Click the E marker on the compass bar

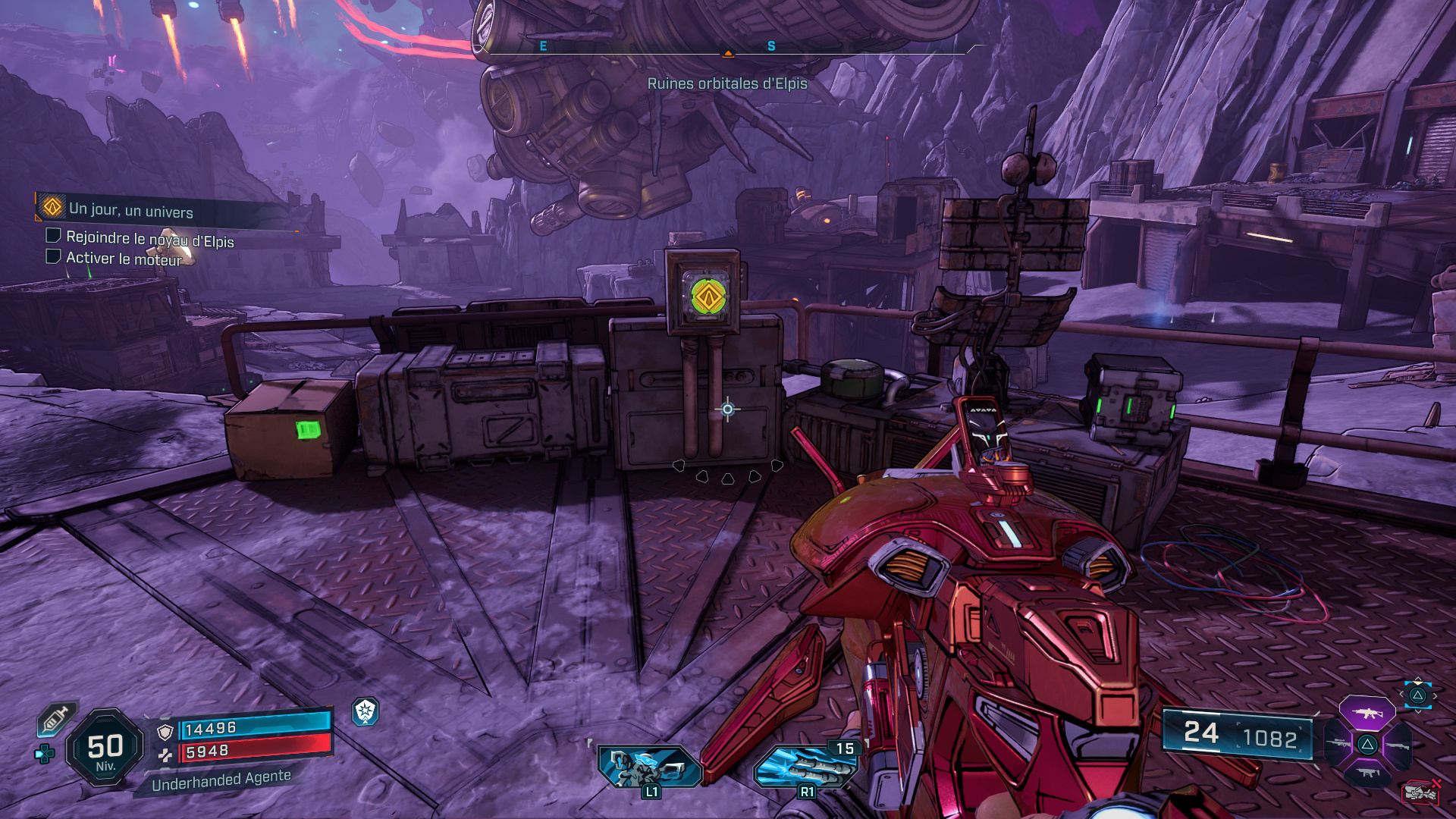coord(542,47)
